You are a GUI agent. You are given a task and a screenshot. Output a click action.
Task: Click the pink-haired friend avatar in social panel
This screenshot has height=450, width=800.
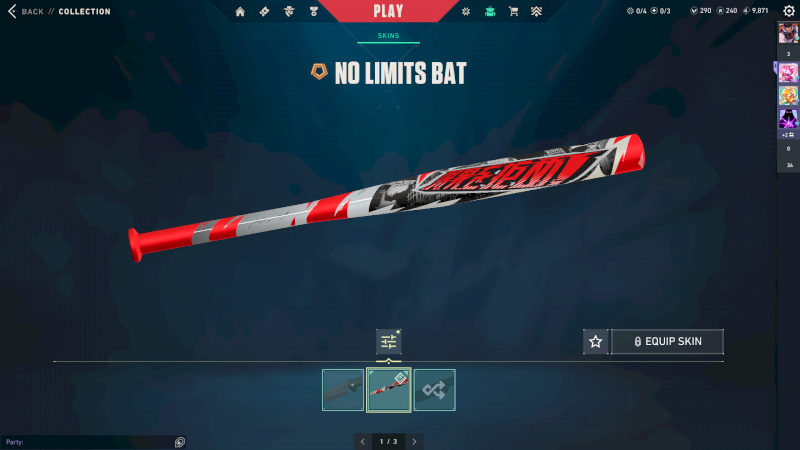(787, 72)
